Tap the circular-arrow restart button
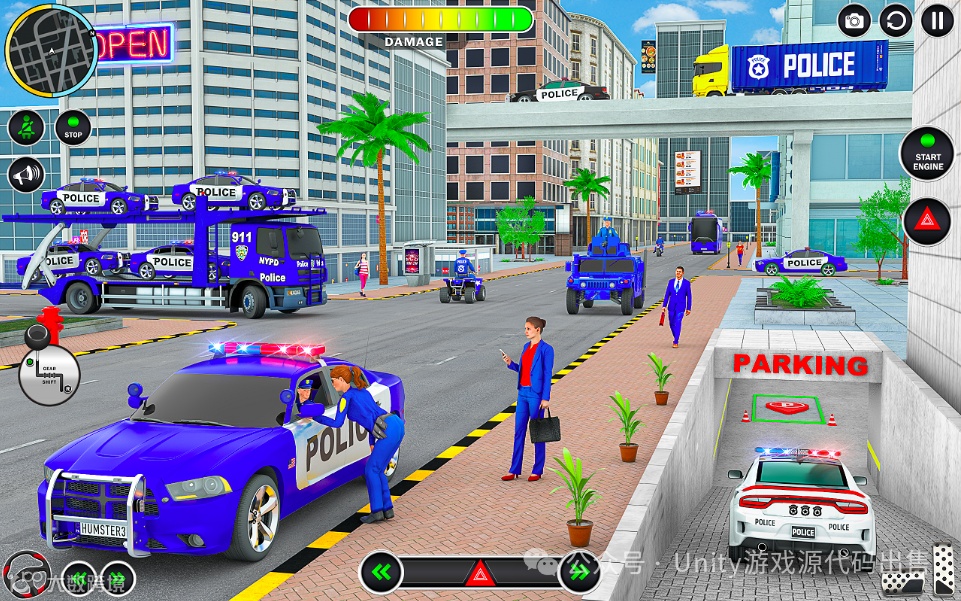Image resolution: width=961 pixels, height=601 pixels. click(x=896, y=20)
